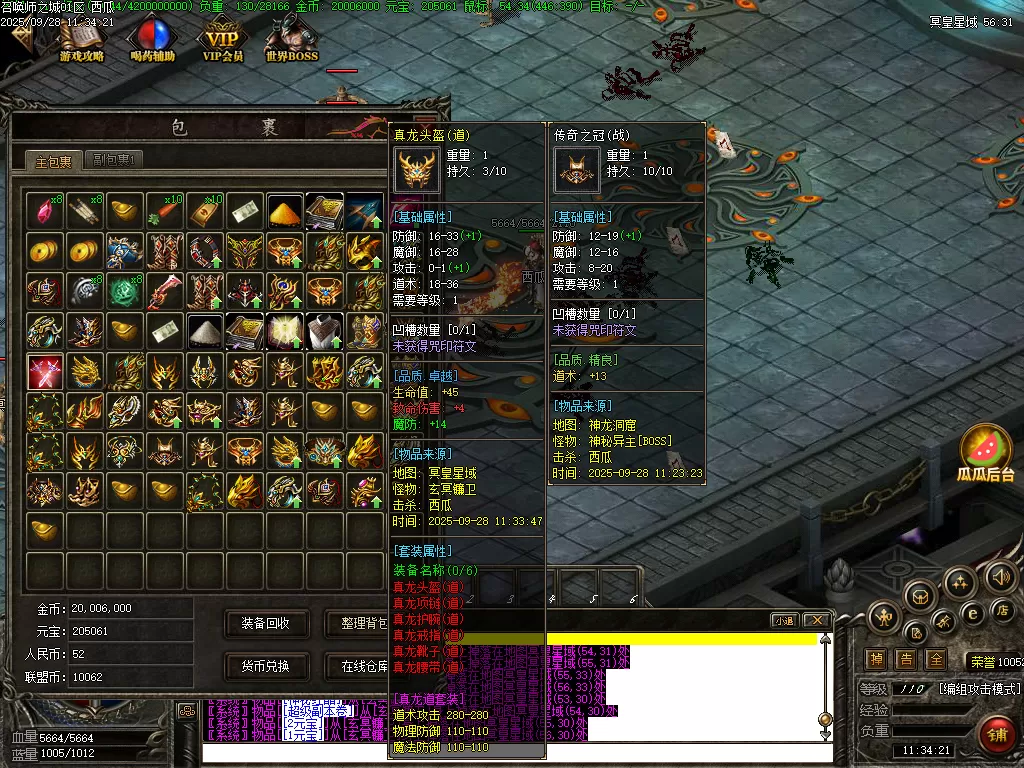Screen dimensions: 1024x768
Task: Select the 掉 drop filter button
Action: coord(876,660)
